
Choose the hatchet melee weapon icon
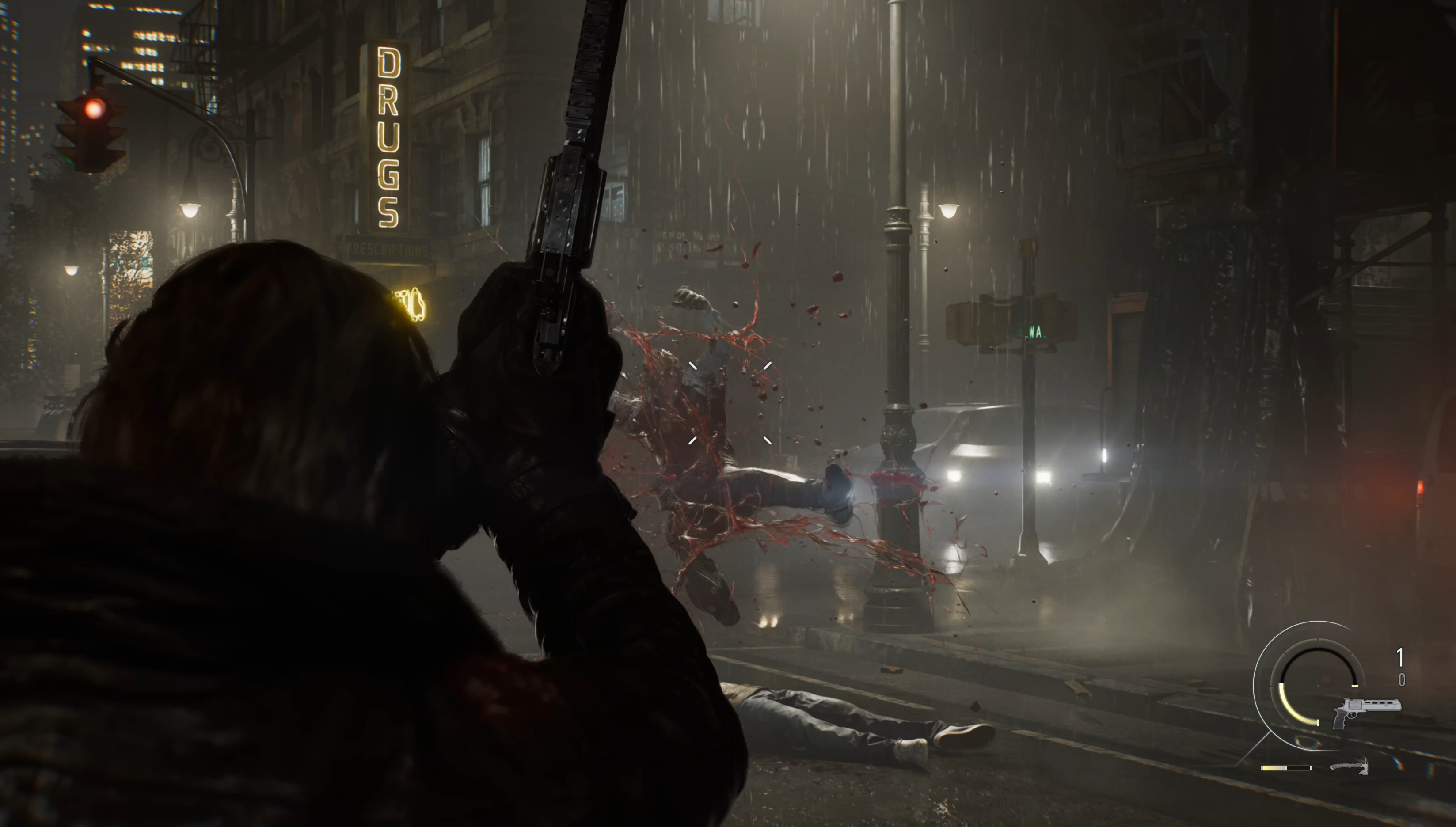[x=1350, y=766]
